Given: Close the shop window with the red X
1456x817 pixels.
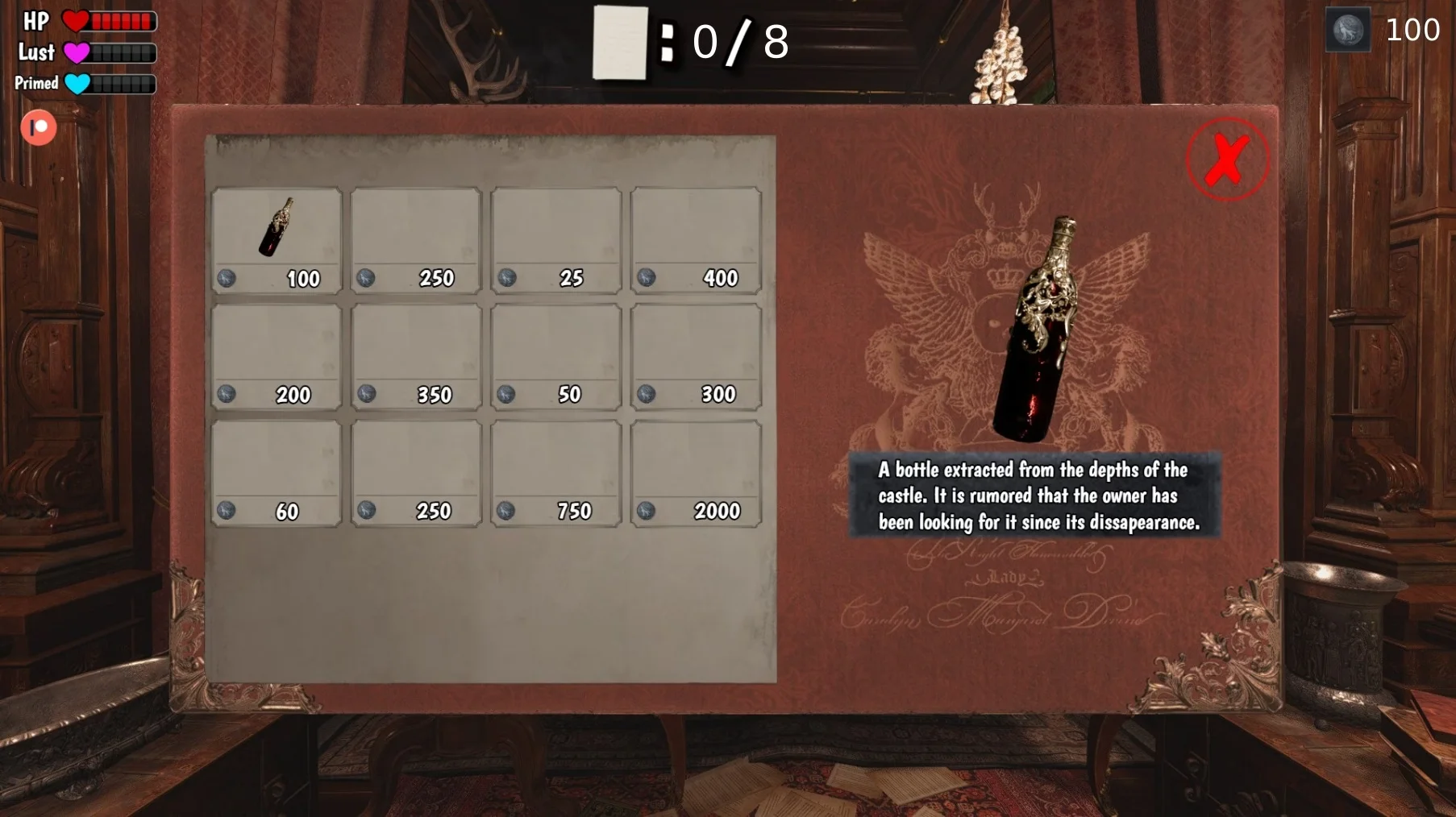Looking at the screenshot, I should pos(1227,160).
